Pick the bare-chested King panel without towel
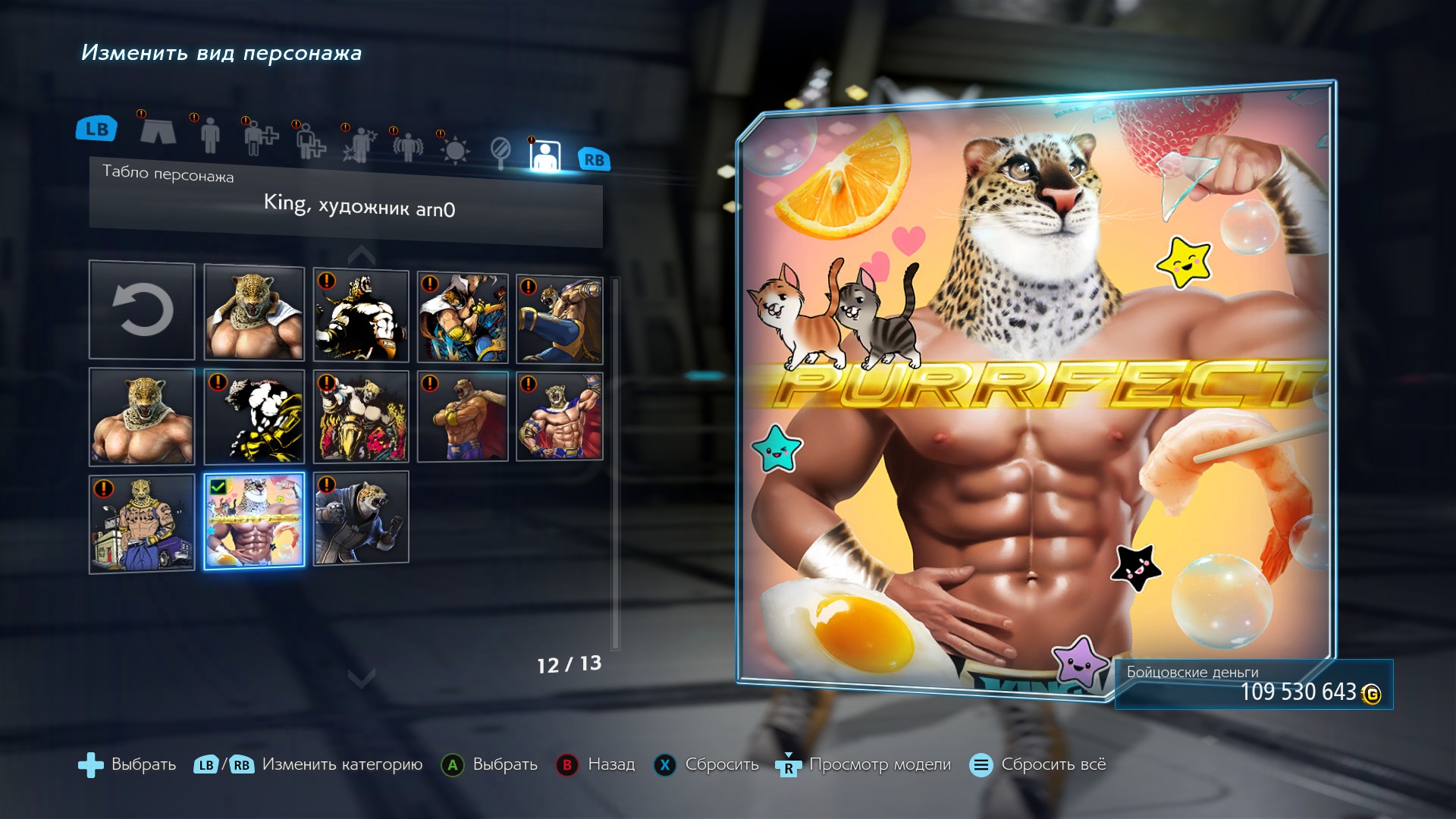 tap(142, 416)
